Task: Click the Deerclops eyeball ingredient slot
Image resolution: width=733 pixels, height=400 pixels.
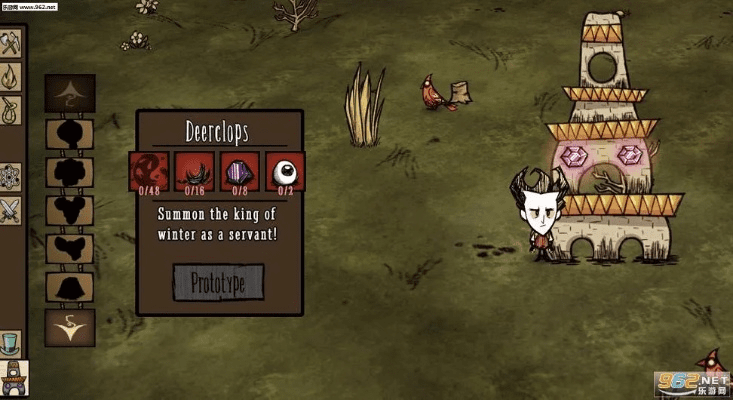Action: pyautogui.click(x=285, y=171)
